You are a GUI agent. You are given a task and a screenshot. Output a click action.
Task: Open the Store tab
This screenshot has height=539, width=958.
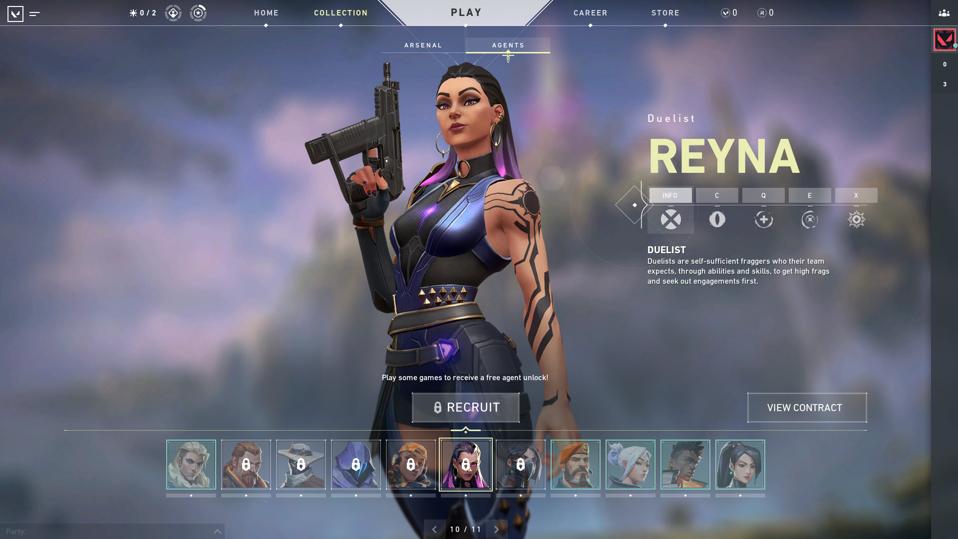click(665, 13)
